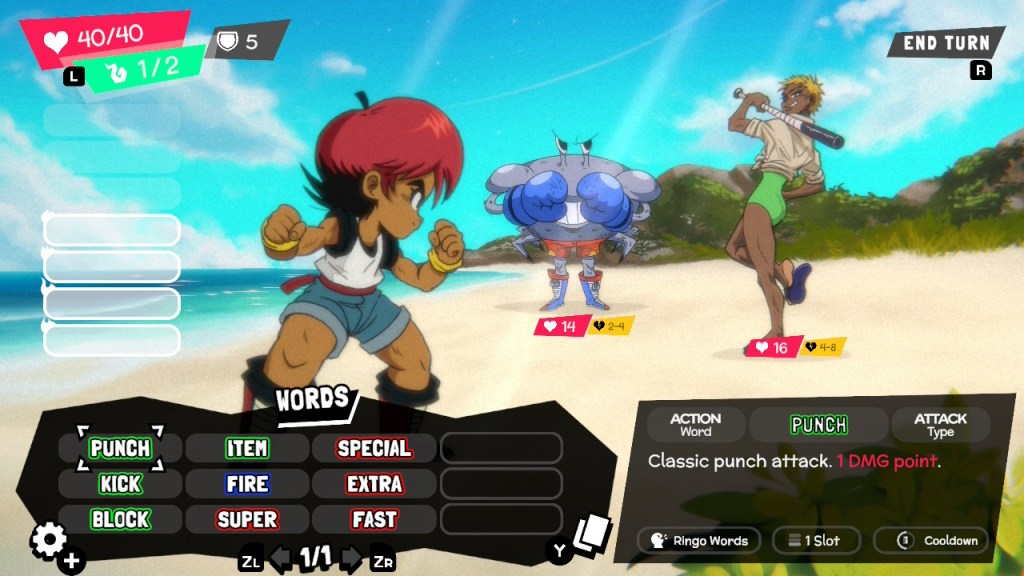The image size is (1024, 576).
Task: Click the END TURN button
Action: pyautogui.click(x=945, y=43)
